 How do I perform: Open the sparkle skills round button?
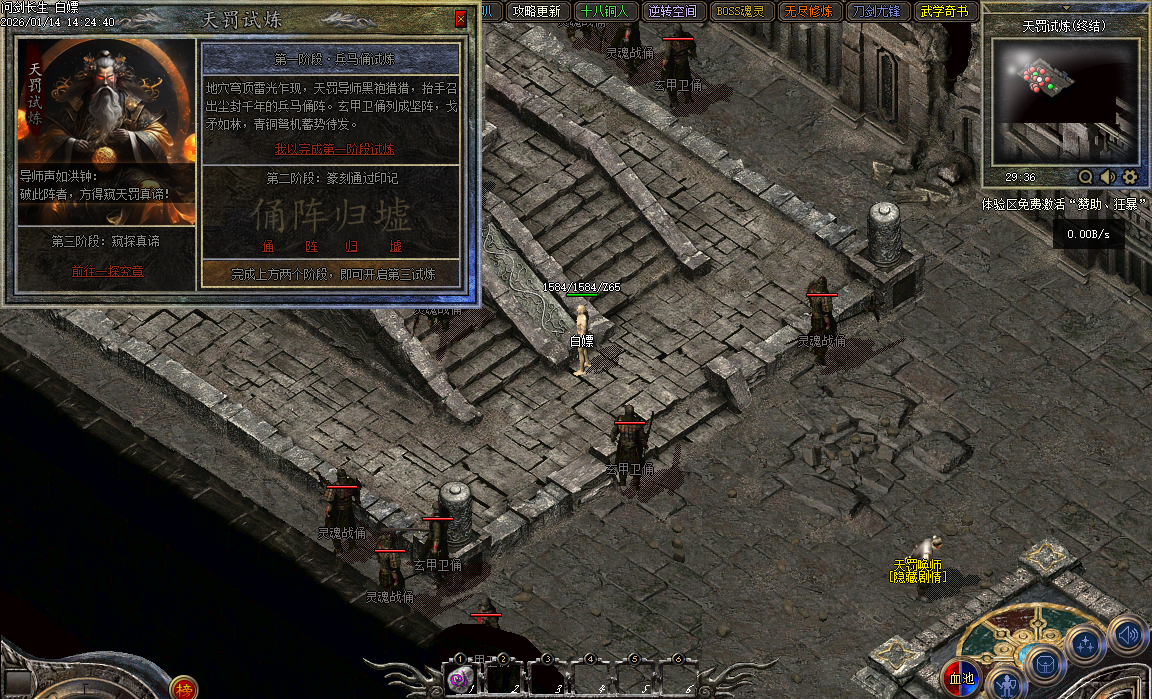pos(1085,645)
